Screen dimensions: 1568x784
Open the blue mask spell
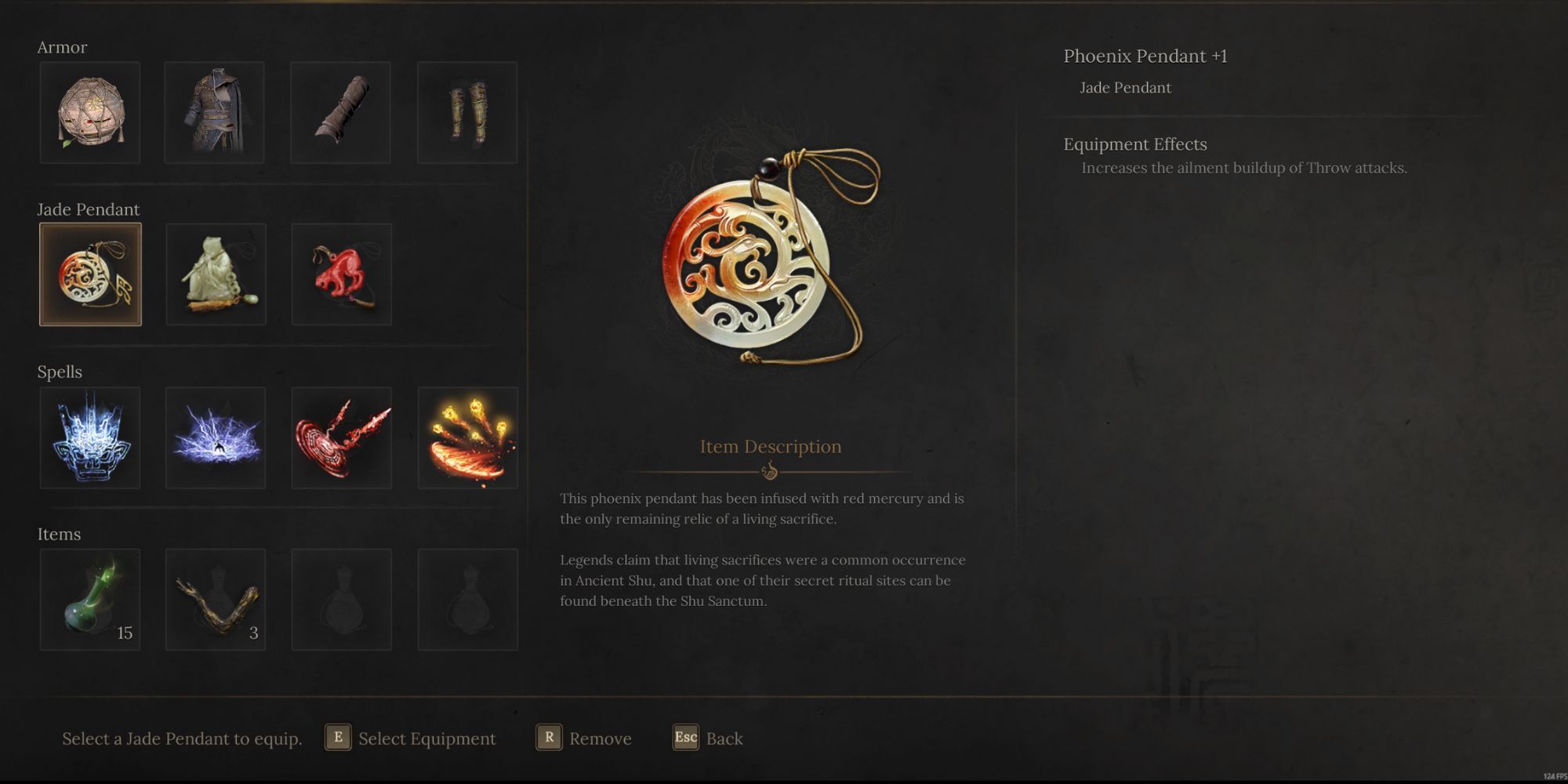(89, 437)
